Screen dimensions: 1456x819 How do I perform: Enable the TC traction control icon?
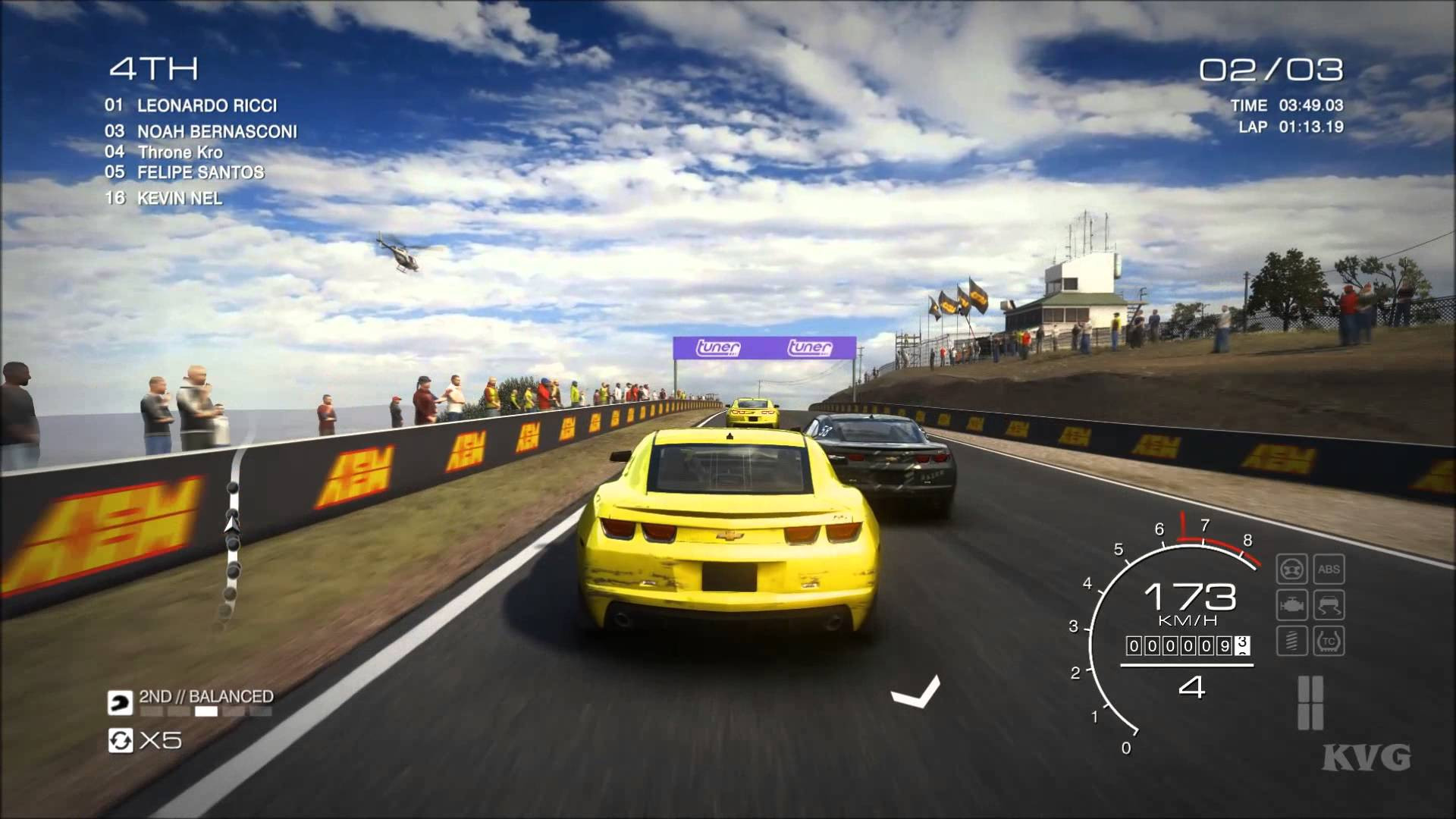pos(1329,641)
